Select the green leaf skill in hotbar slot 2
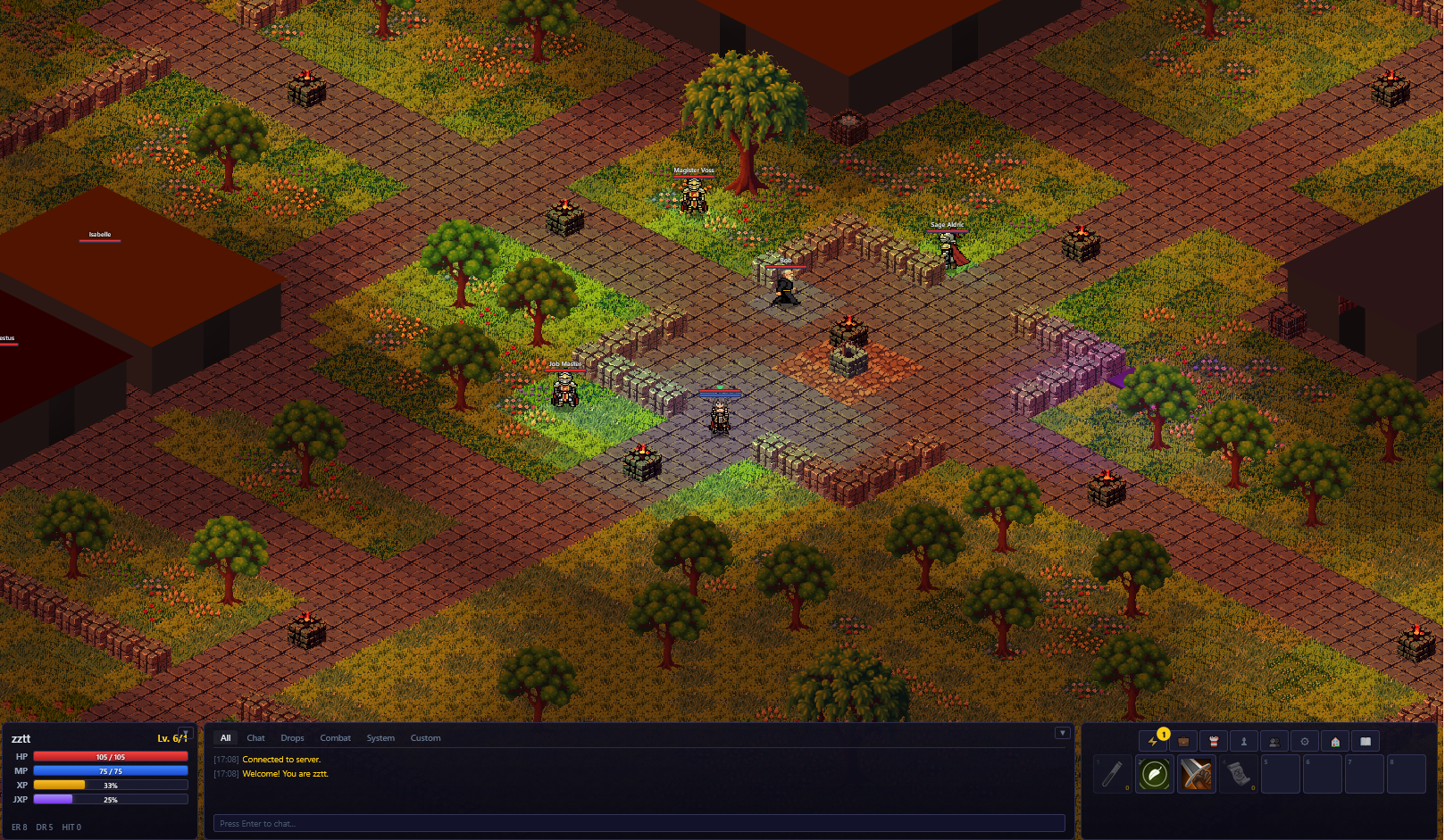This screenshot has width=1445, height=840. pyautogui.click(x=1154, y=773)
